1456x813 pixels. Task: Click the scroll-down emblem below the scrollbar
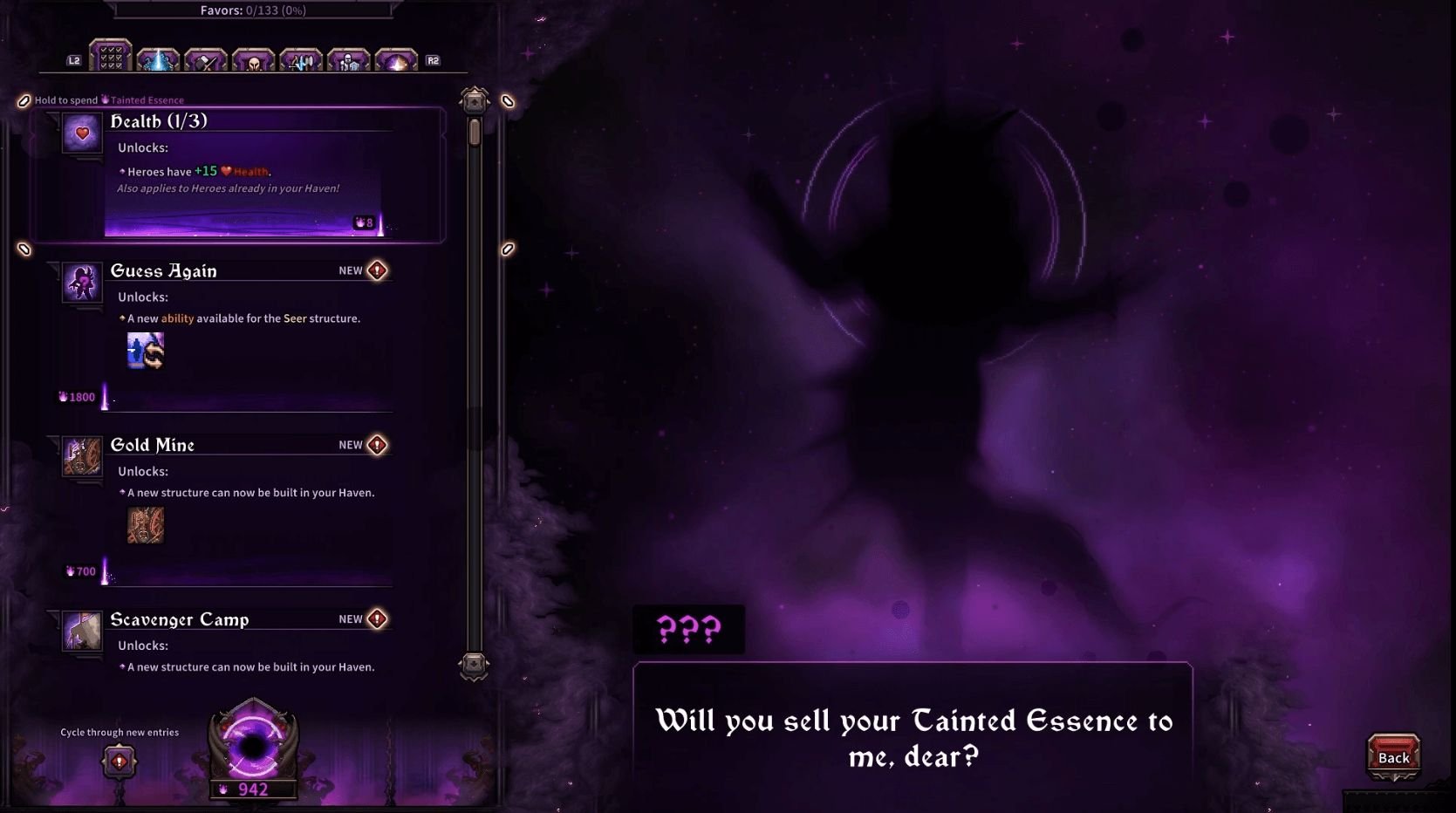coord(473,667)
